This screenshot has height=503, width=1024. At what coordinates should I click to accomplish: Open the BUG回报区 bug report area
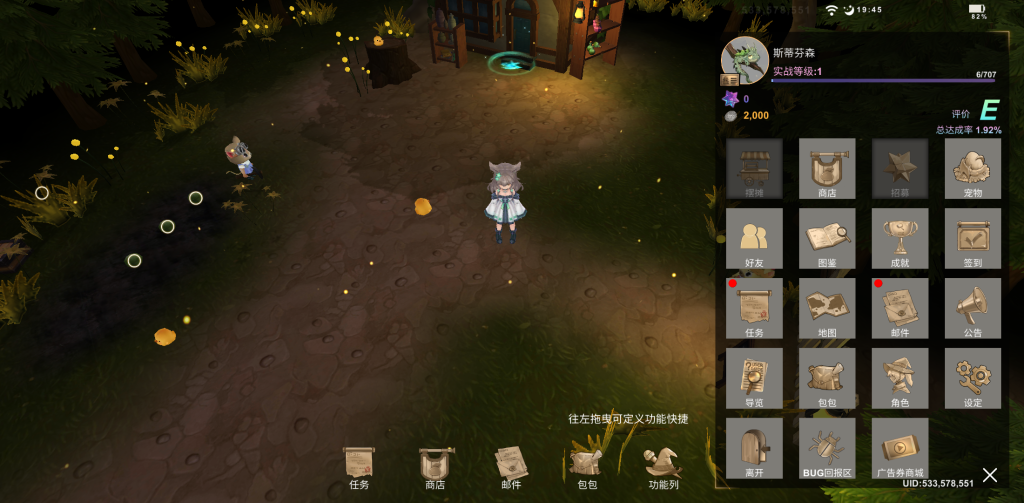pos(827,448)
